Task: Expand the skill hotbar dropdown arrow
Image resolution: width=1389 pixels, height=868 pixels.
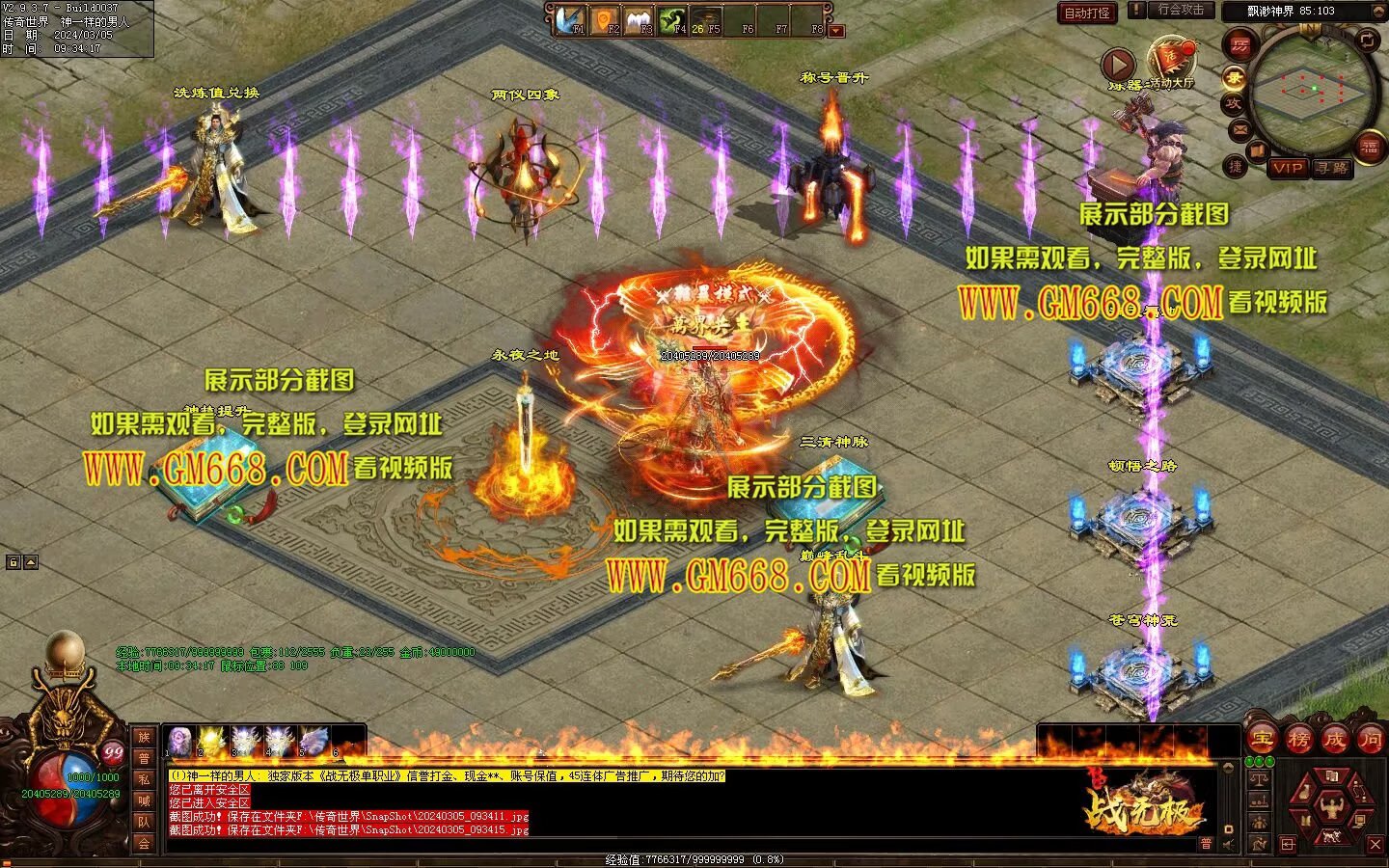Action: (836, 31)
